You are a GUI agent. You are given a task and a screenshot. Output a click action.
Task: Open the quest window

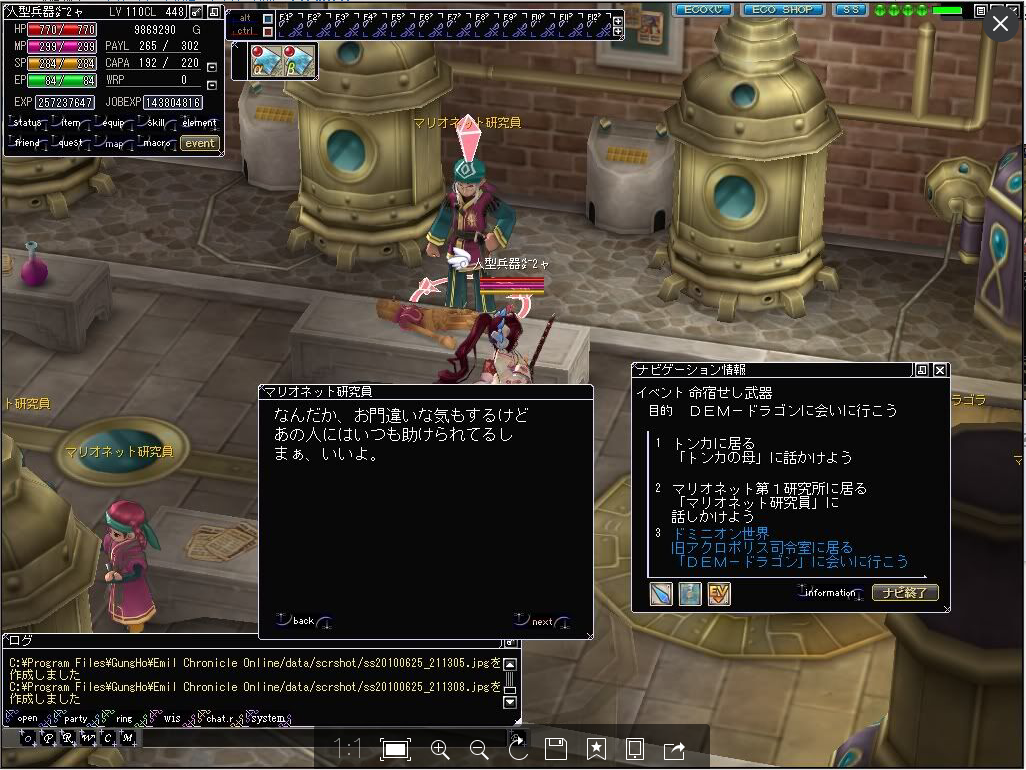click(70, 143)
